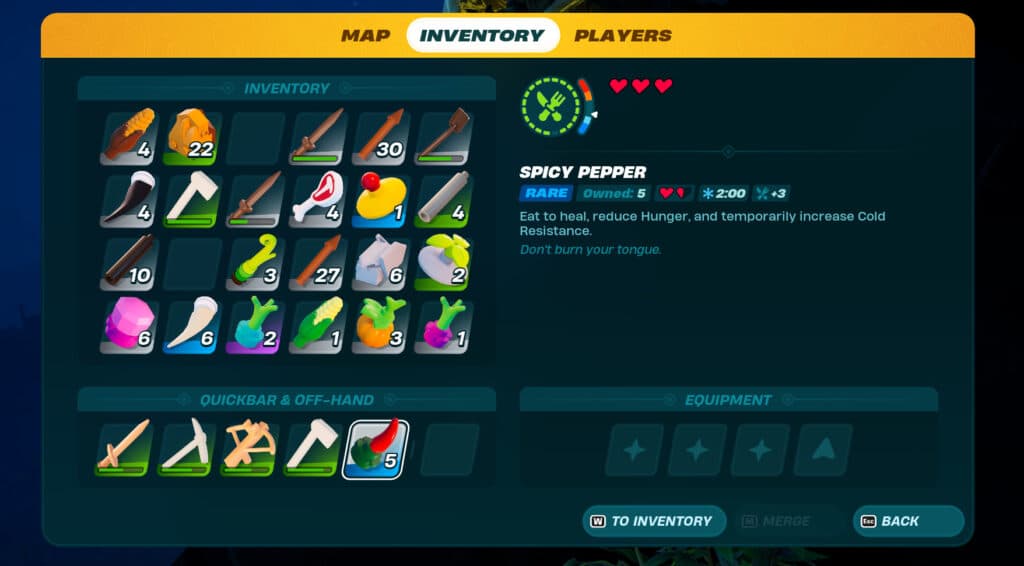
Task: Select the Spicy Pepper quickbar slot
Action: [x=375, y=449]
